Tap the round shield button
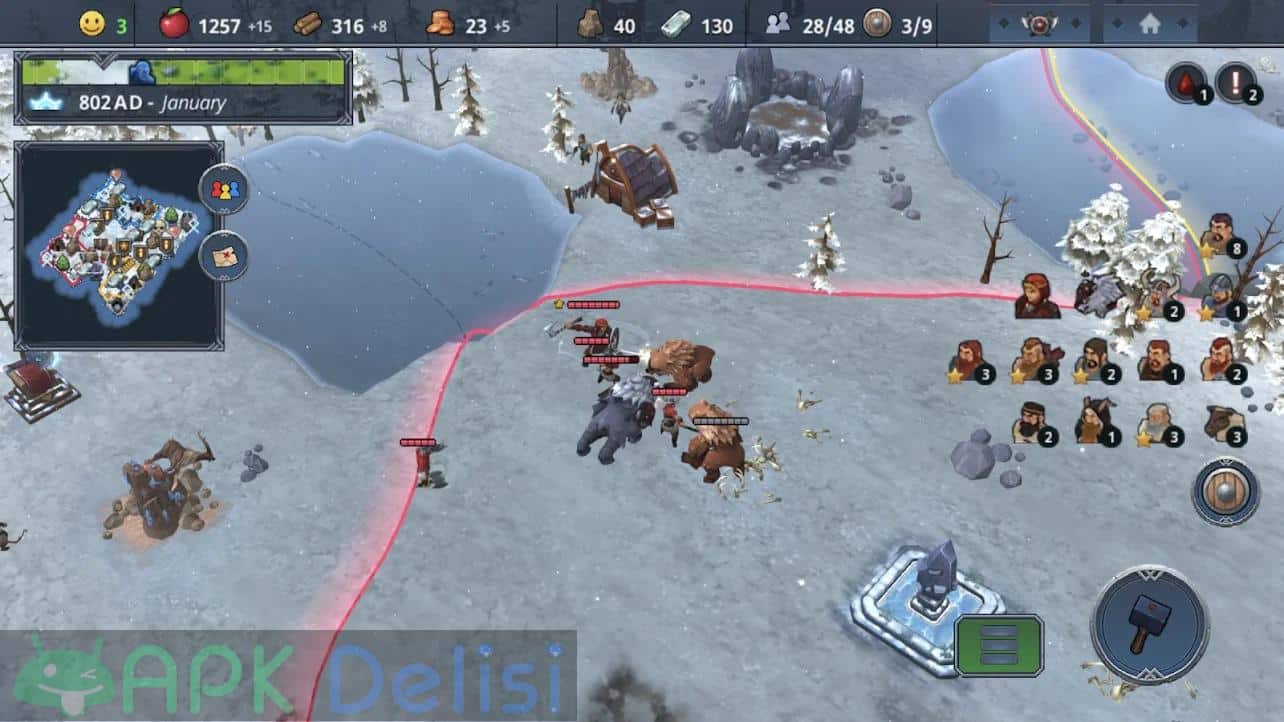 tap(1225, 492)
